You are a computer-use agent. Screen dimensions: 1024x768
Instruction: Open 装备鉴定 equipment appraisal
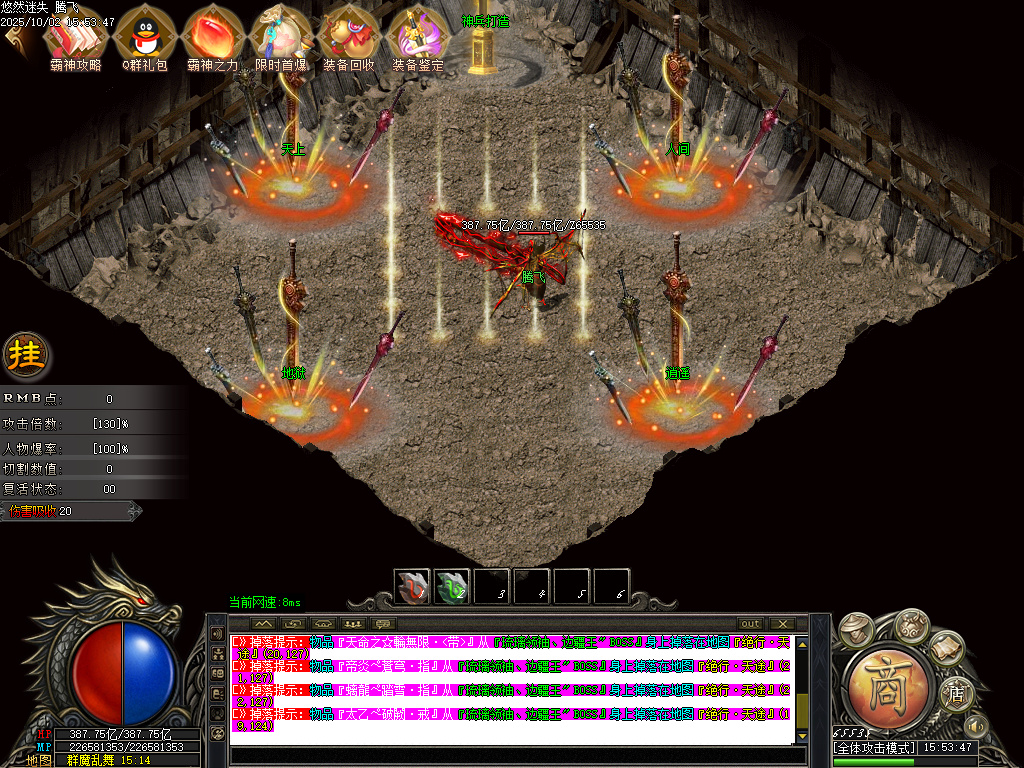[417, 36]
